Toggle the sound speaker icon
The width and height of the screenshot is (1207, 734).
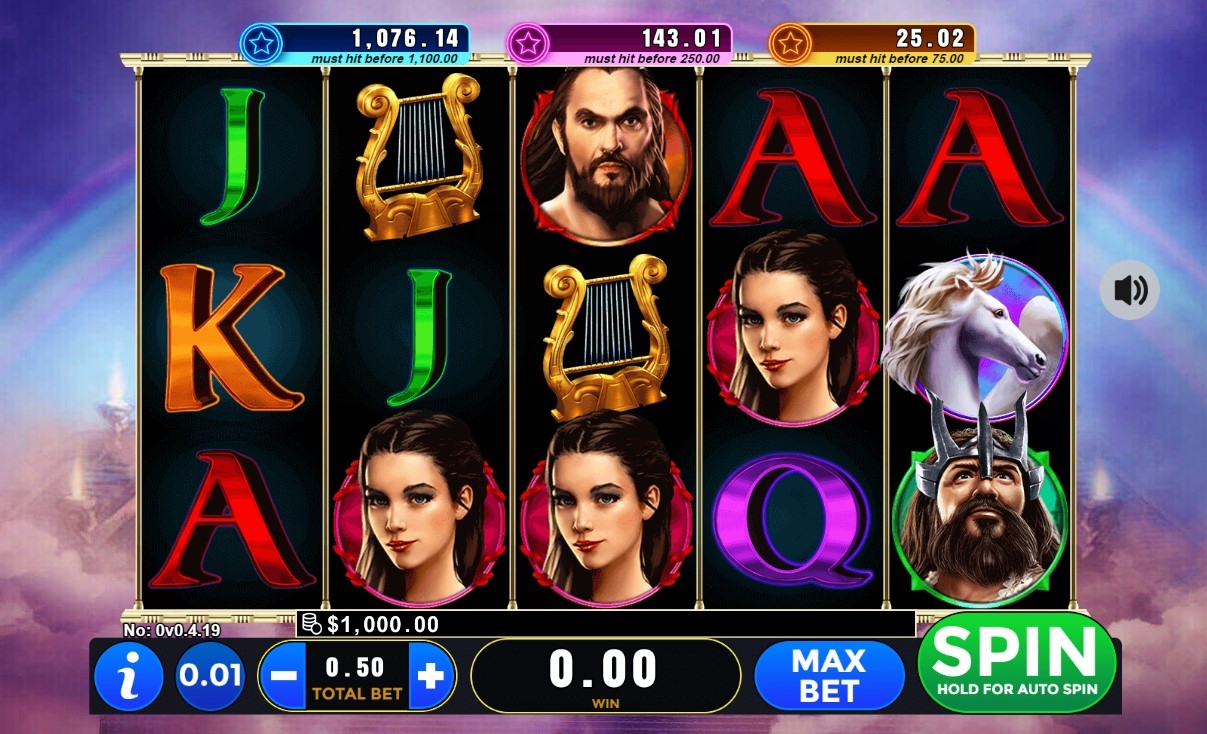point(1129,291)
